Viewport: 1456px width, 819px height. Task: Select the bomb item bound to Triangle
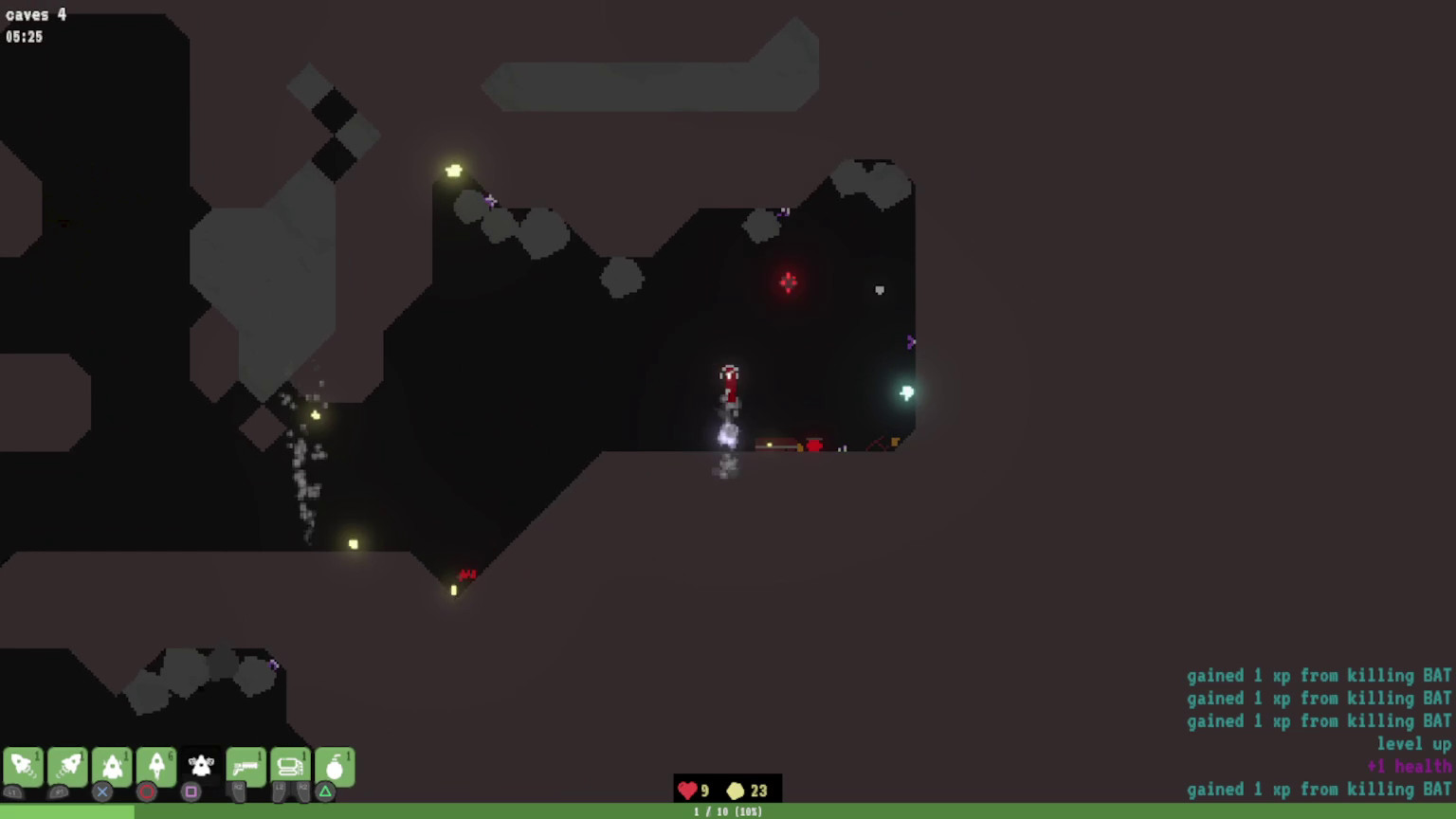pyautogui.click(x=335, y=766)
